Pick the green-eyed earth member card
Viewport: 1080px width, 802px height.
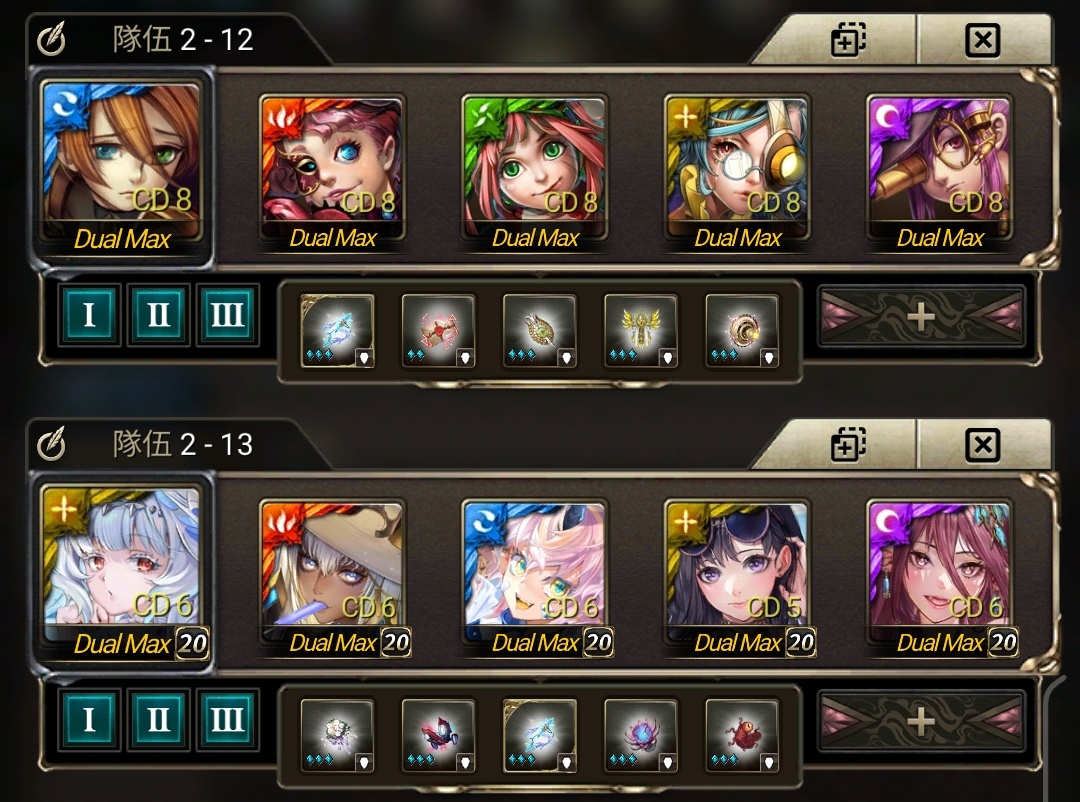534,168
